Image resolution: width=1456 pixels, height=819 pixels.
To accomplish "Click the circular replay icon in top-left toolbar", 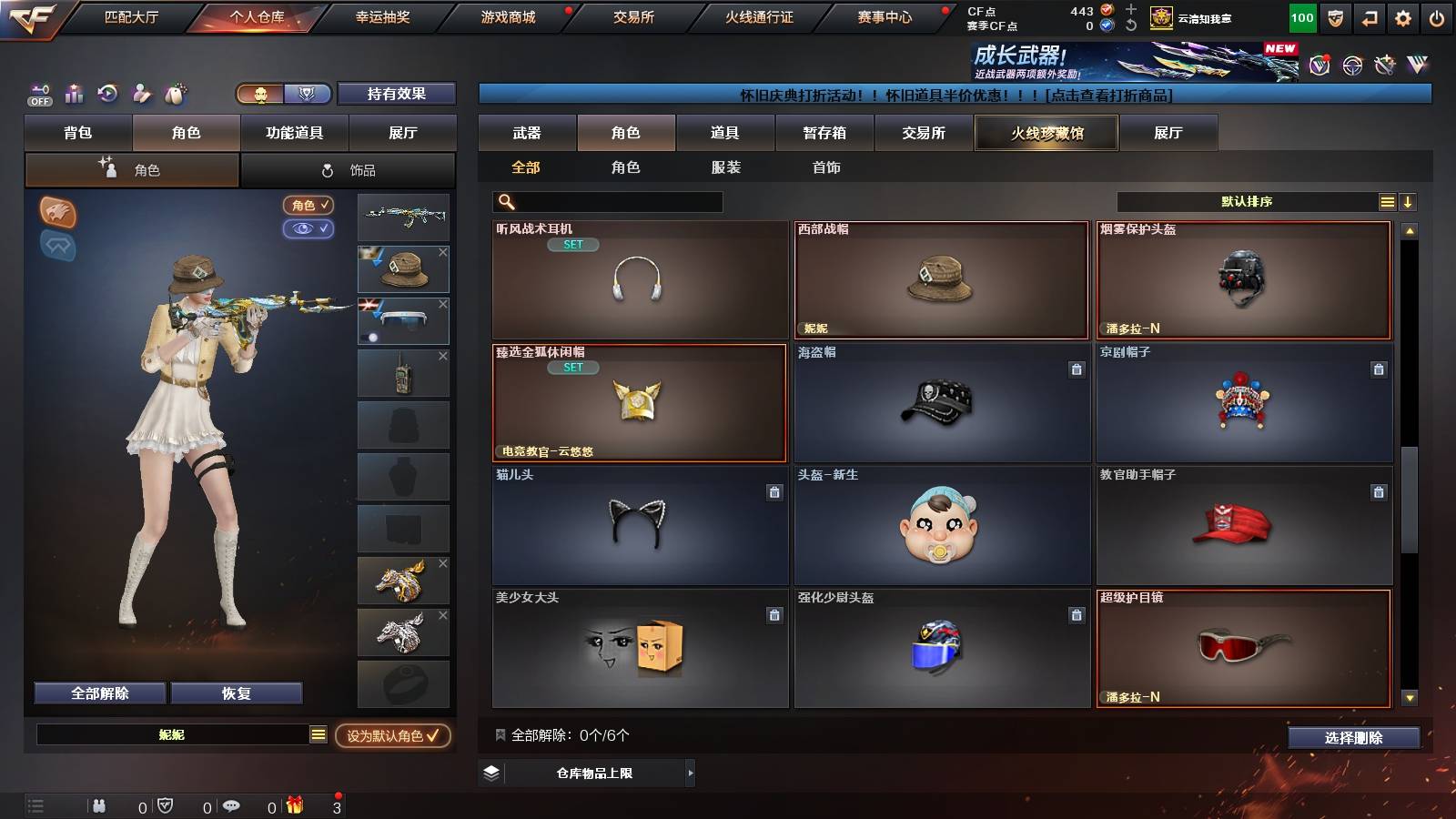I will click(x=108, y=94).
